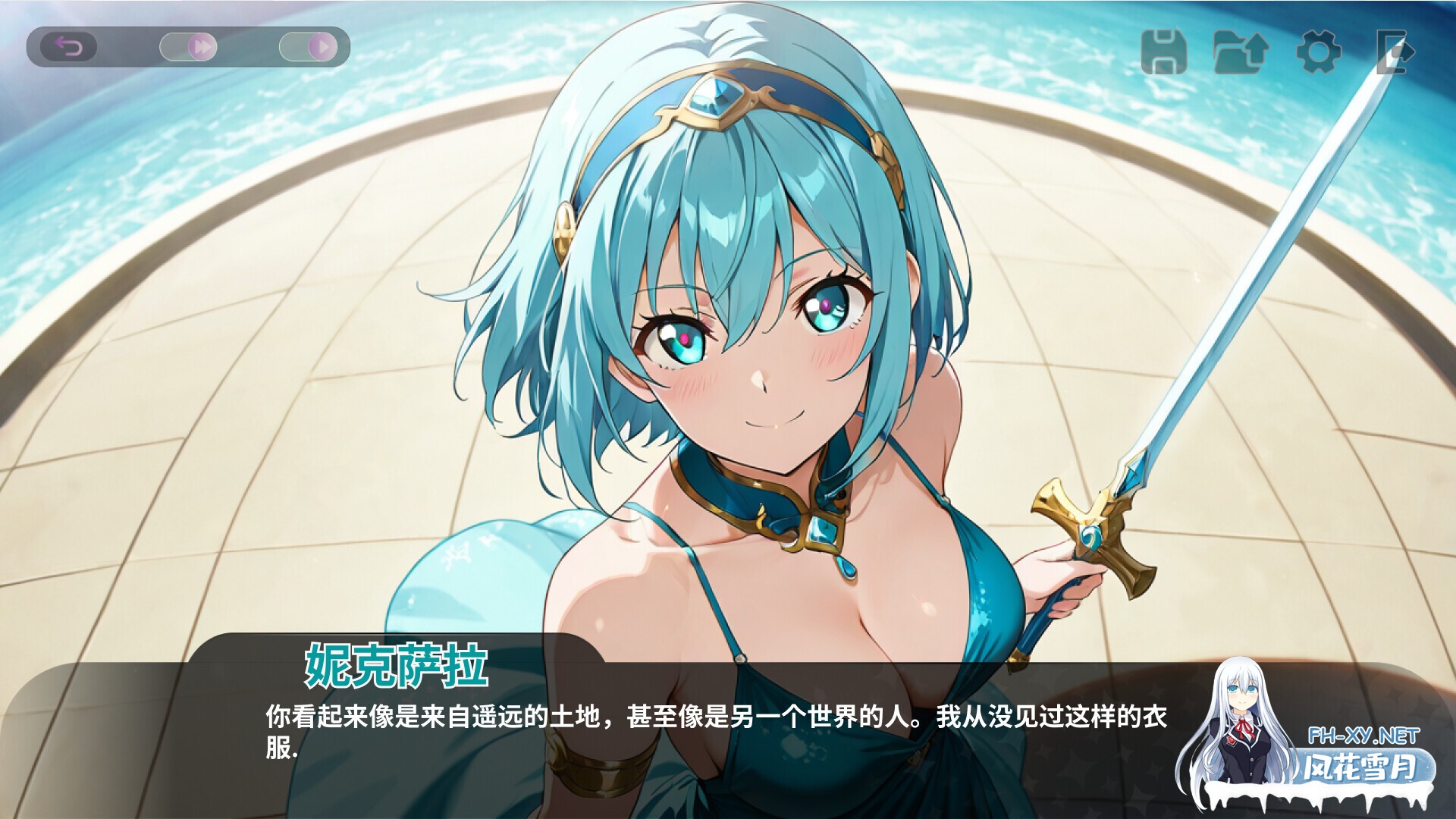Click the auto-play arrow icon
Image resolution: width=1456 pixels, height=819 pixels.
coord(322,45)
